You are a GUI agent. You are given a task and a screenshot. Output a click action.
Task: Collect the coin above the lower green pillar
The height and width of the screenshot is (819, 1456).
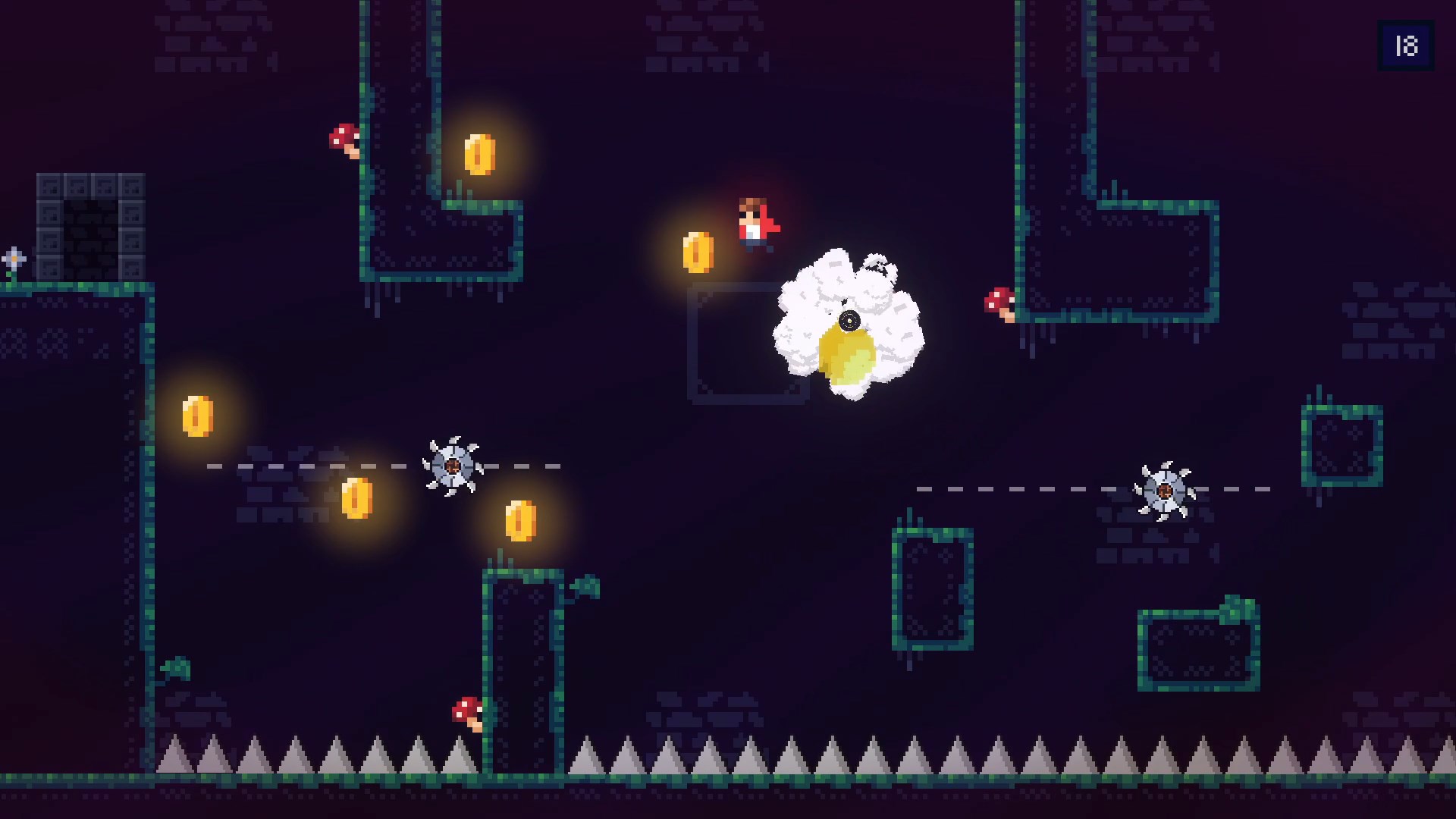click(x=519, y=522)
